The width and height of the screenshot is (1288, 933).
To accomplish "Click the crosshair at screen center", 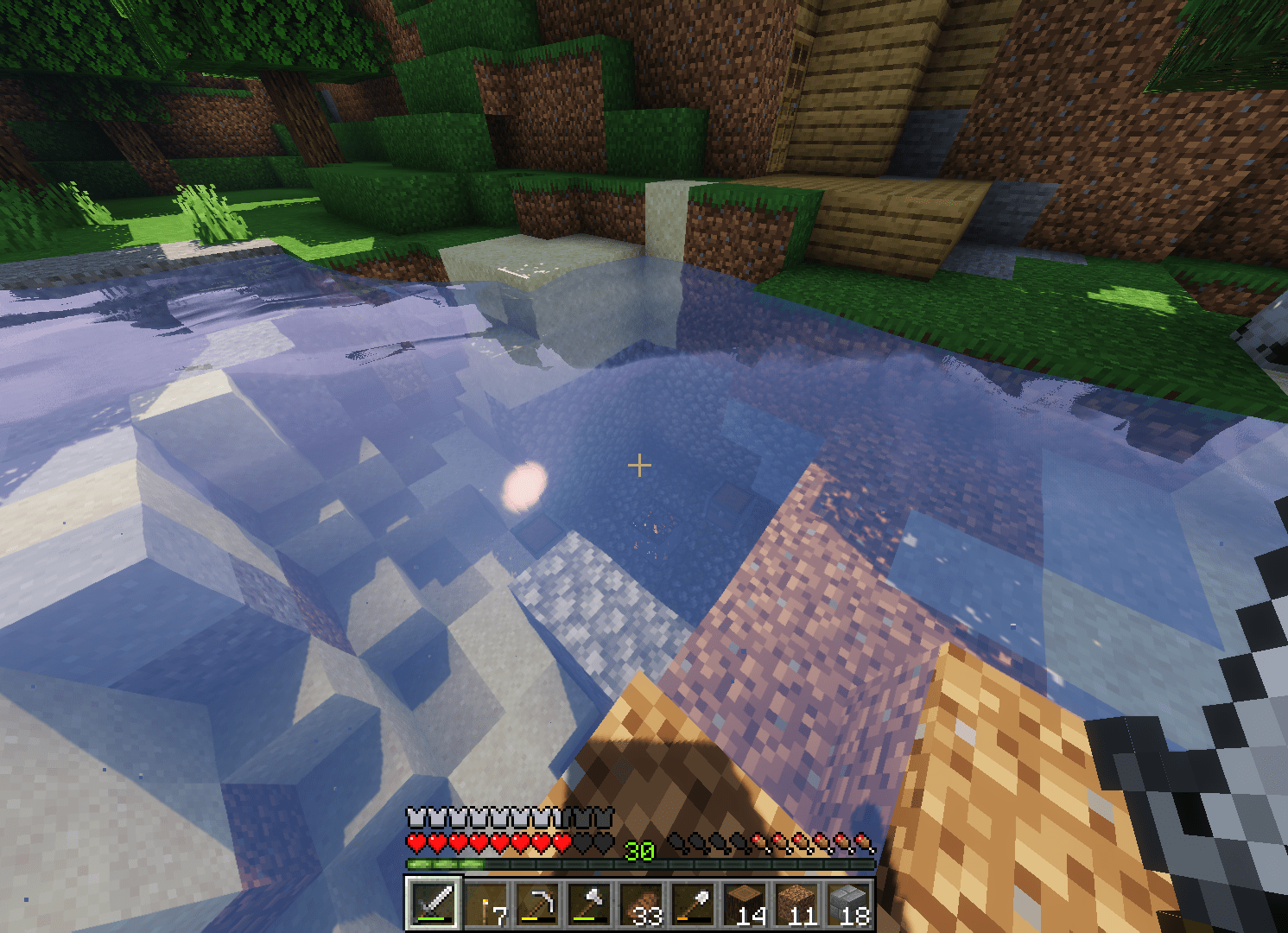I will [640, 465].
